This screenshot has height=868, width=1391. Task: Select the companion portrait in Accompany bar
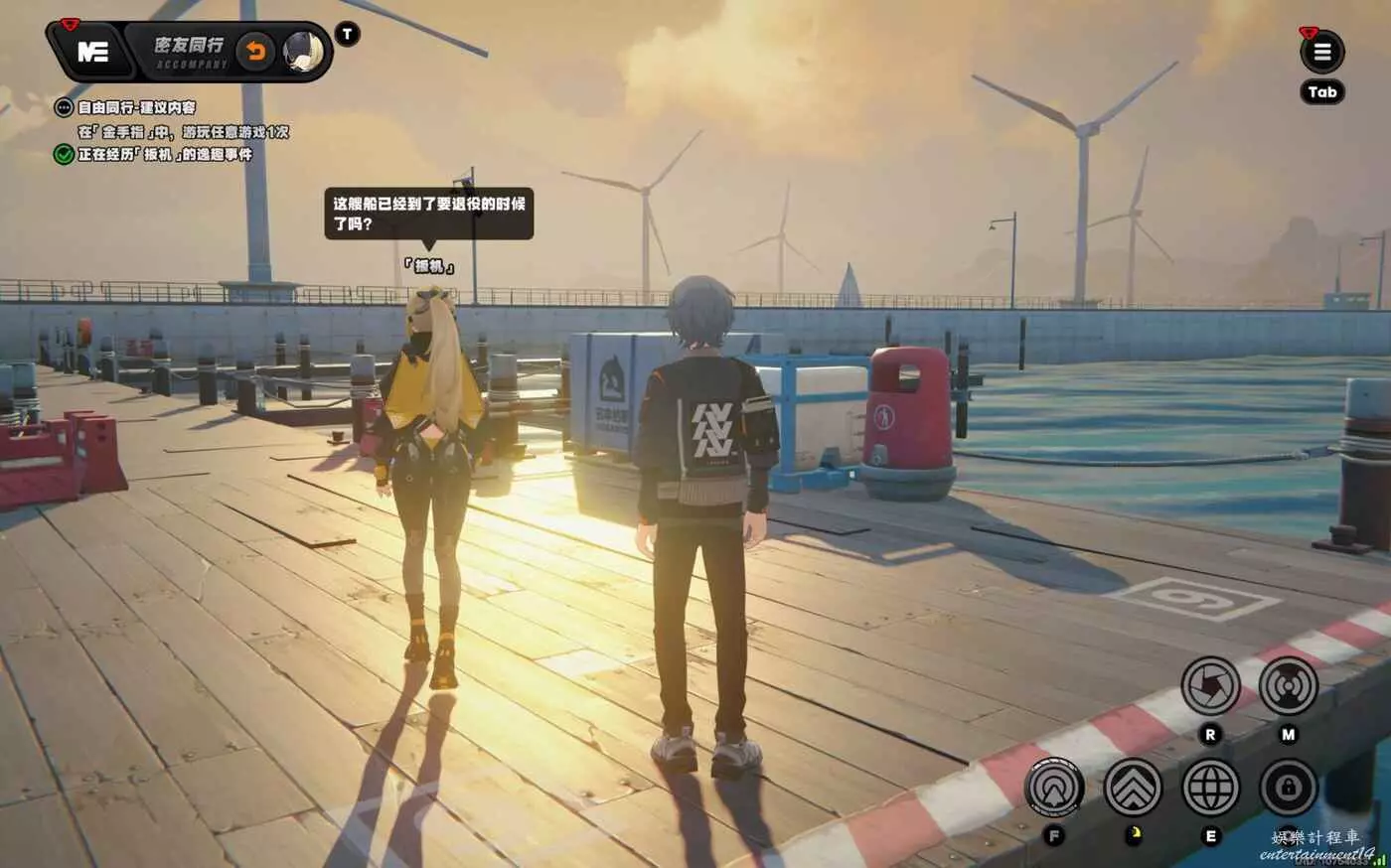[303, 52]
